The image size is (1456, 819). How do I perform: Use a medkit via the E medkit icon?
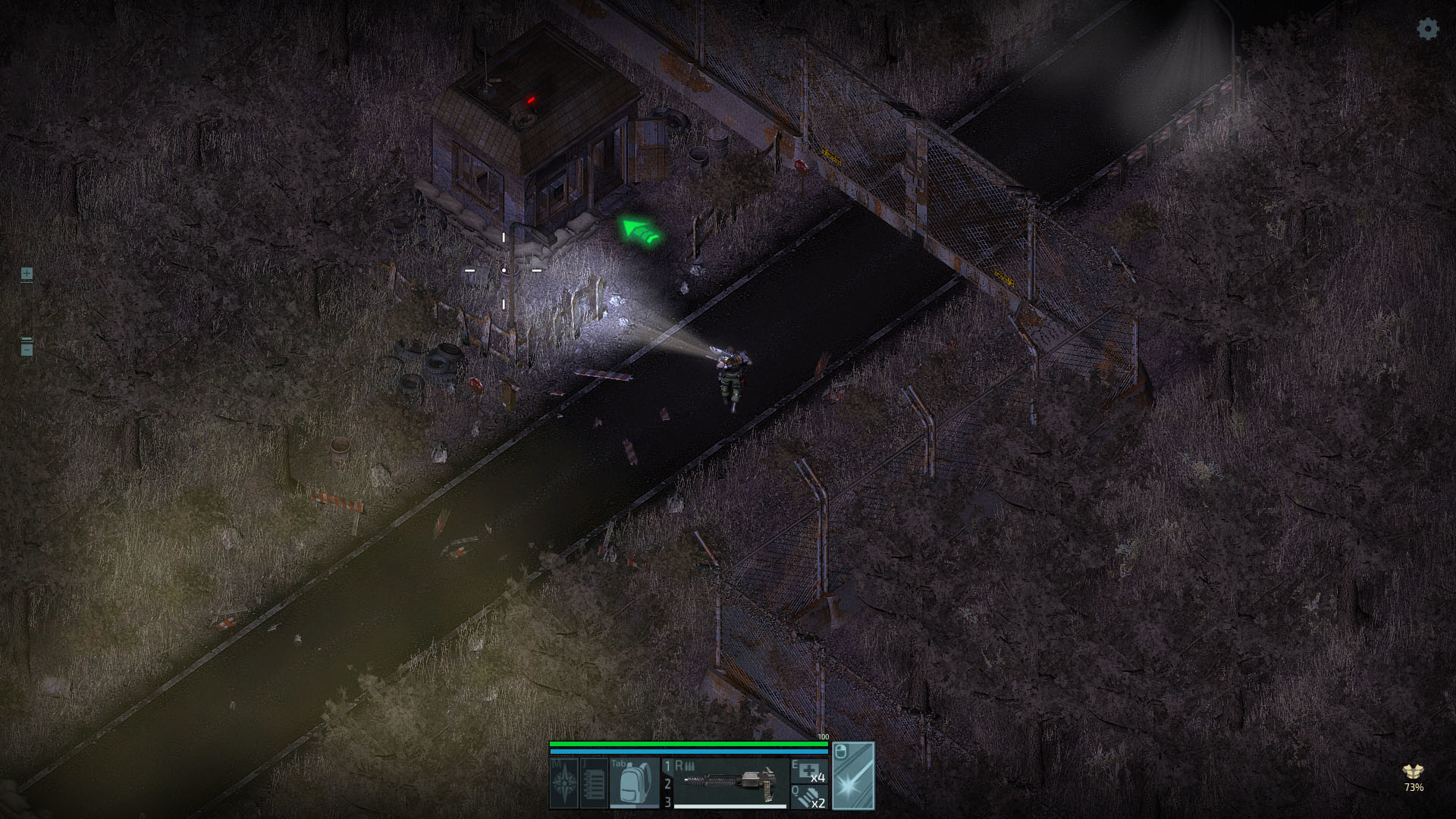tap(810, 772)
